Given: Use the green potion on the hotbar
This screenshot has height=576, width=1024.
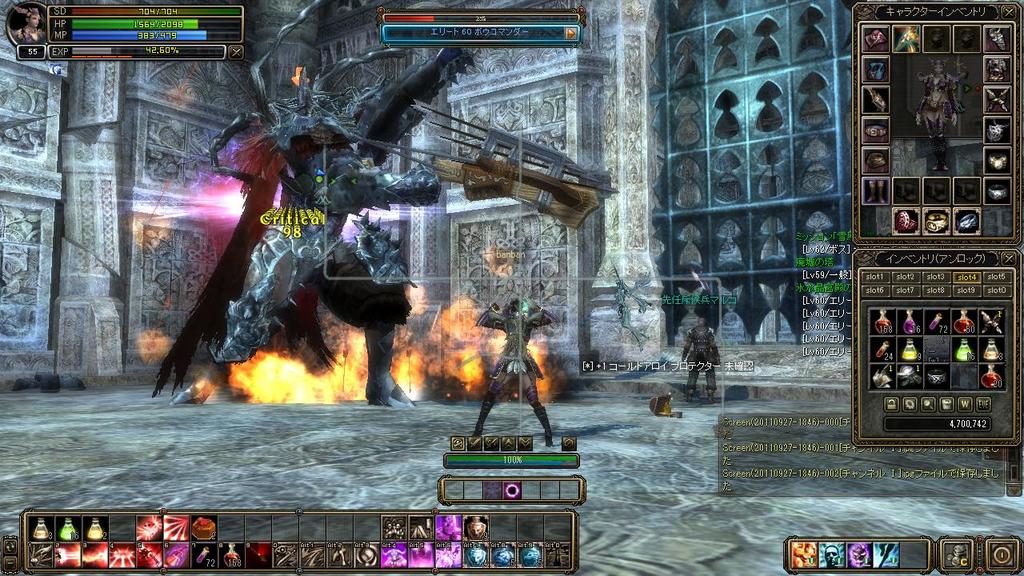Looking at the screenshot, I should [x=66, y=528].
